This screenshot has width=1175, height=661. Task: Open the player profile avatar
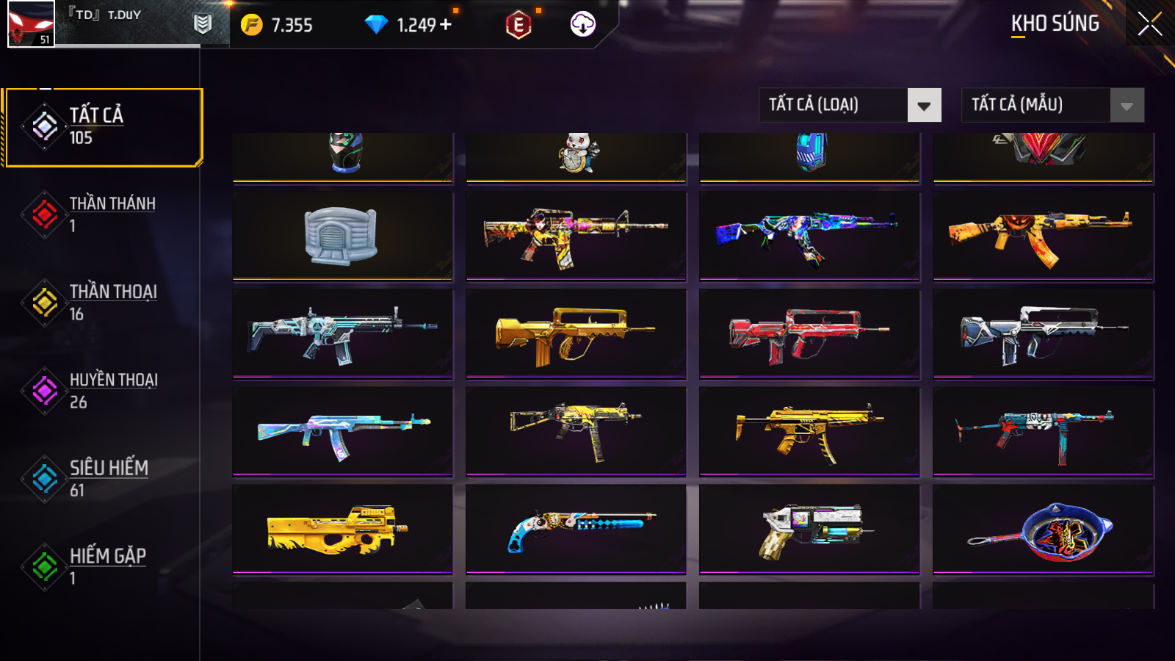tap(30, 24)
